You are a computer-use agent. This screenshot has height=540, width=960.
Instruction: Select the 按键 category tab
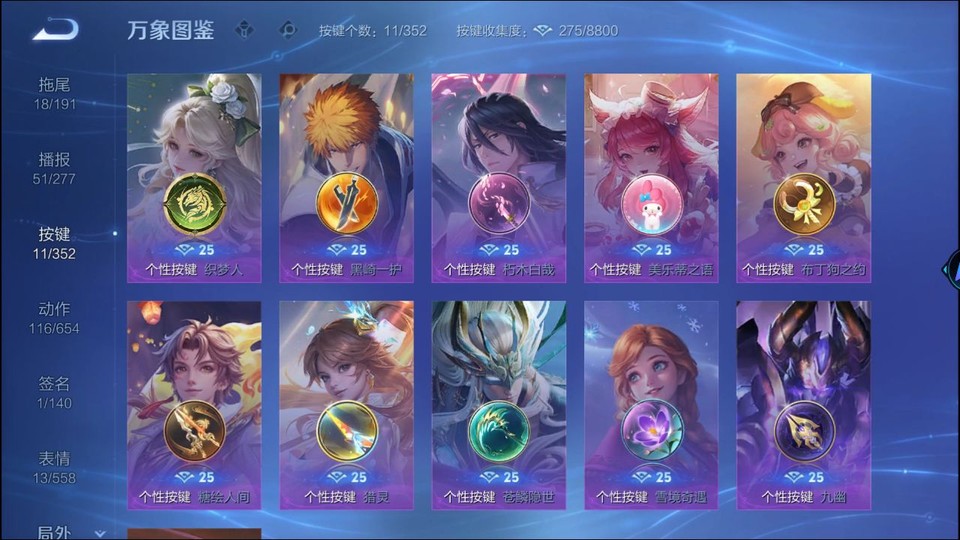(x=55, y=243)
